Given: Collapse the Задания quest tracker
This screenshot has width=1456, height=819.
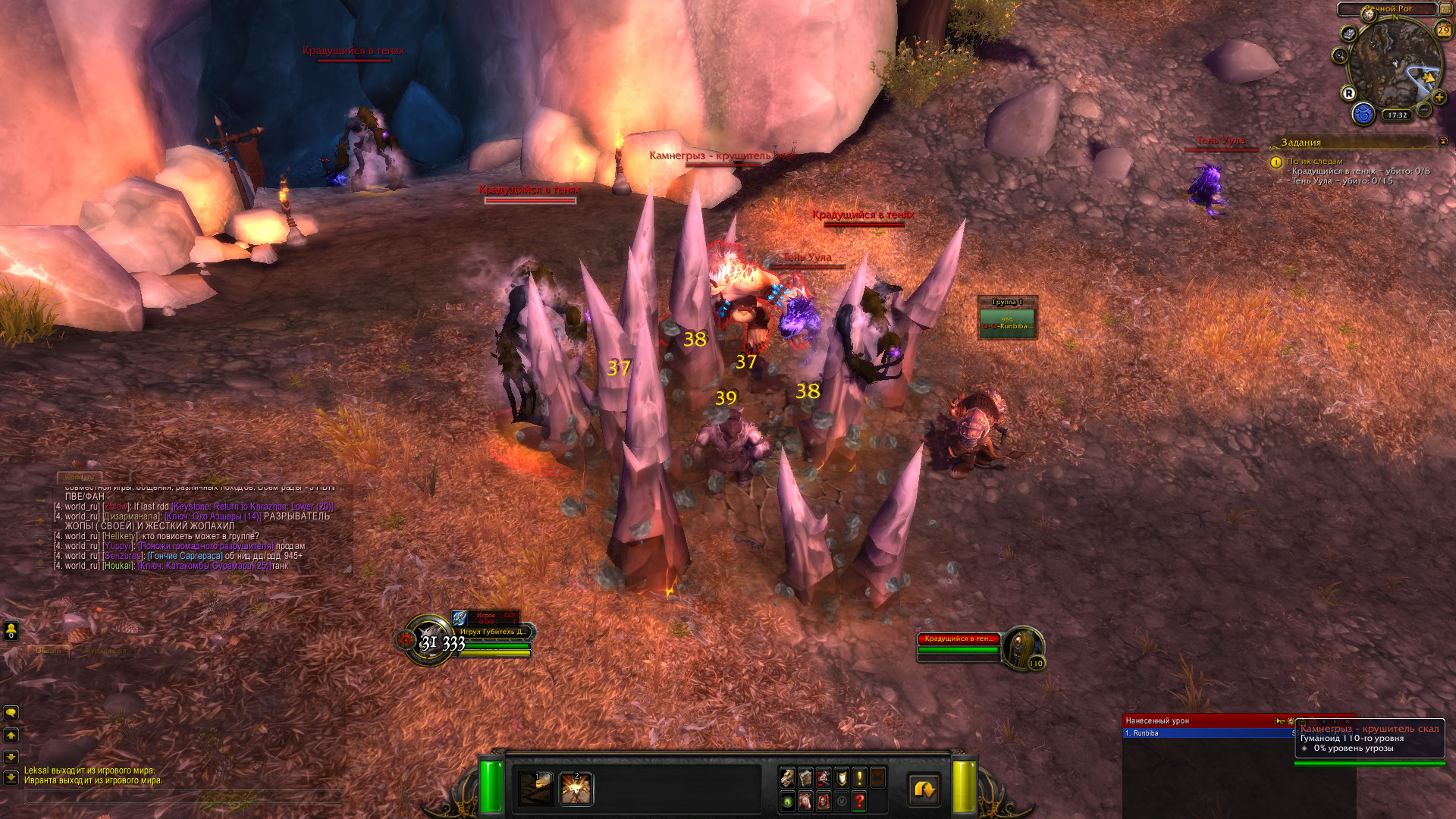Looking at the screenshot, I should 1442,142.
